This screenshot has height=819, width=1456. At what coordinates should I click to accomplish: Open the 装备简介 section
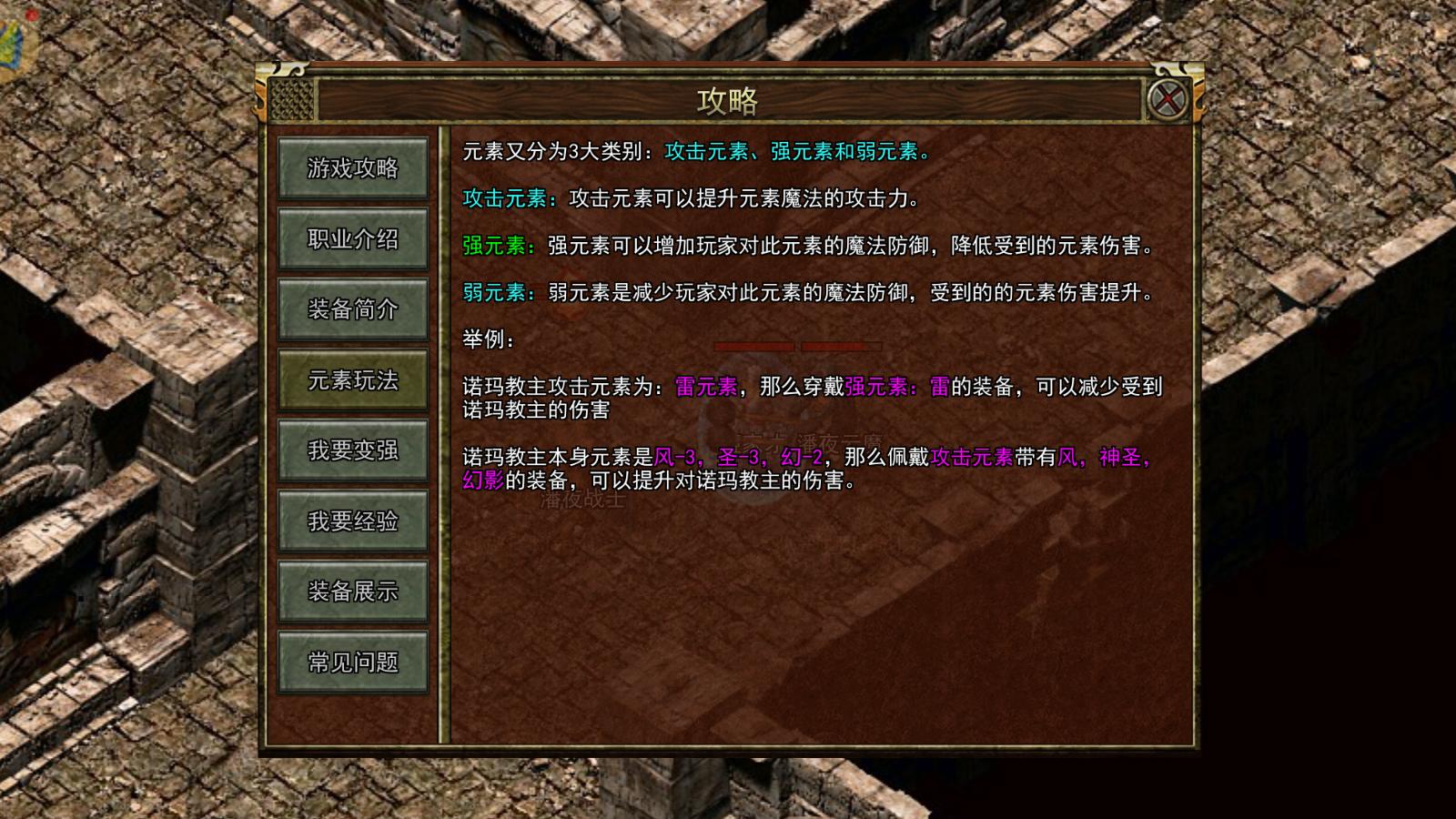tap(353, 308)
